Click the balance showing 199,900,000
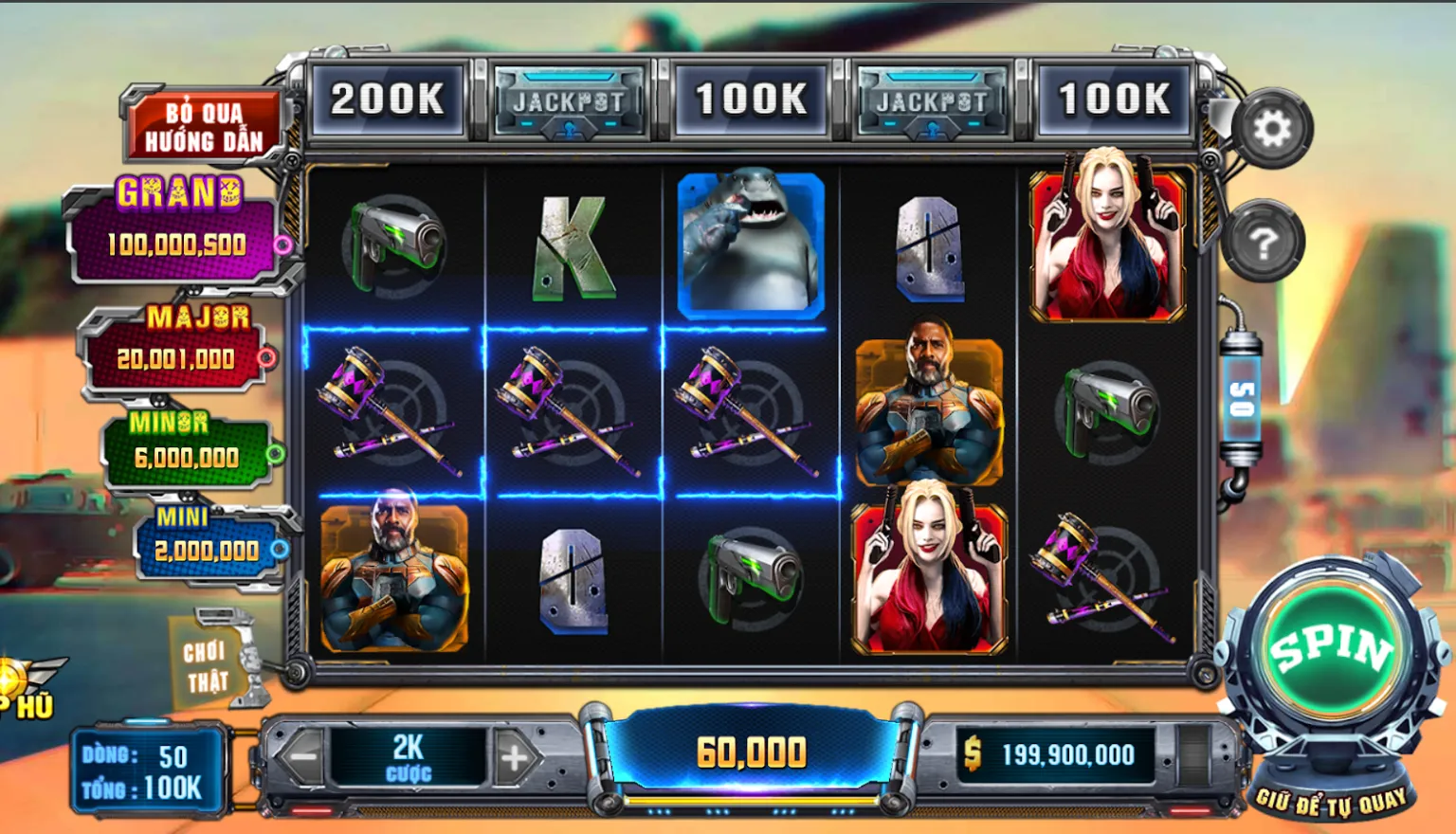Screen dimensions: 1456x834 [x=1057, y=755]
